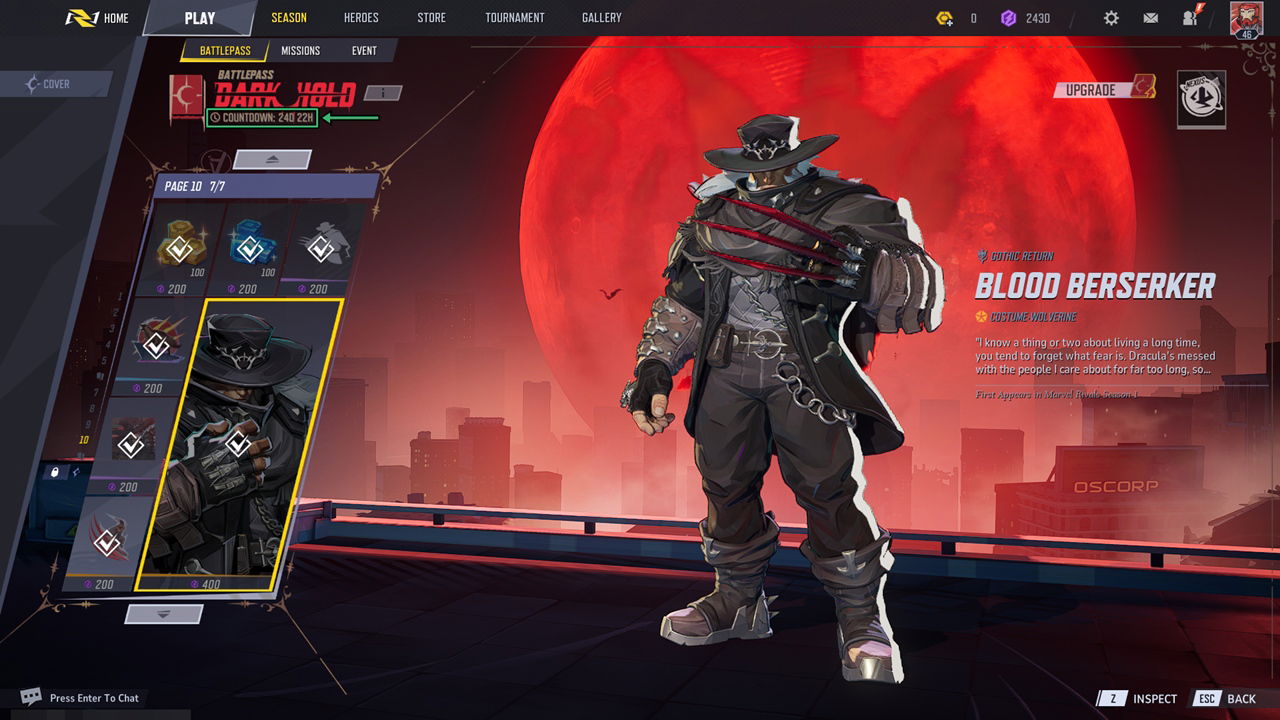The image size is (1280, 720).
Task: Open the Tournament menu item
Action: click(x=514, y=17)
